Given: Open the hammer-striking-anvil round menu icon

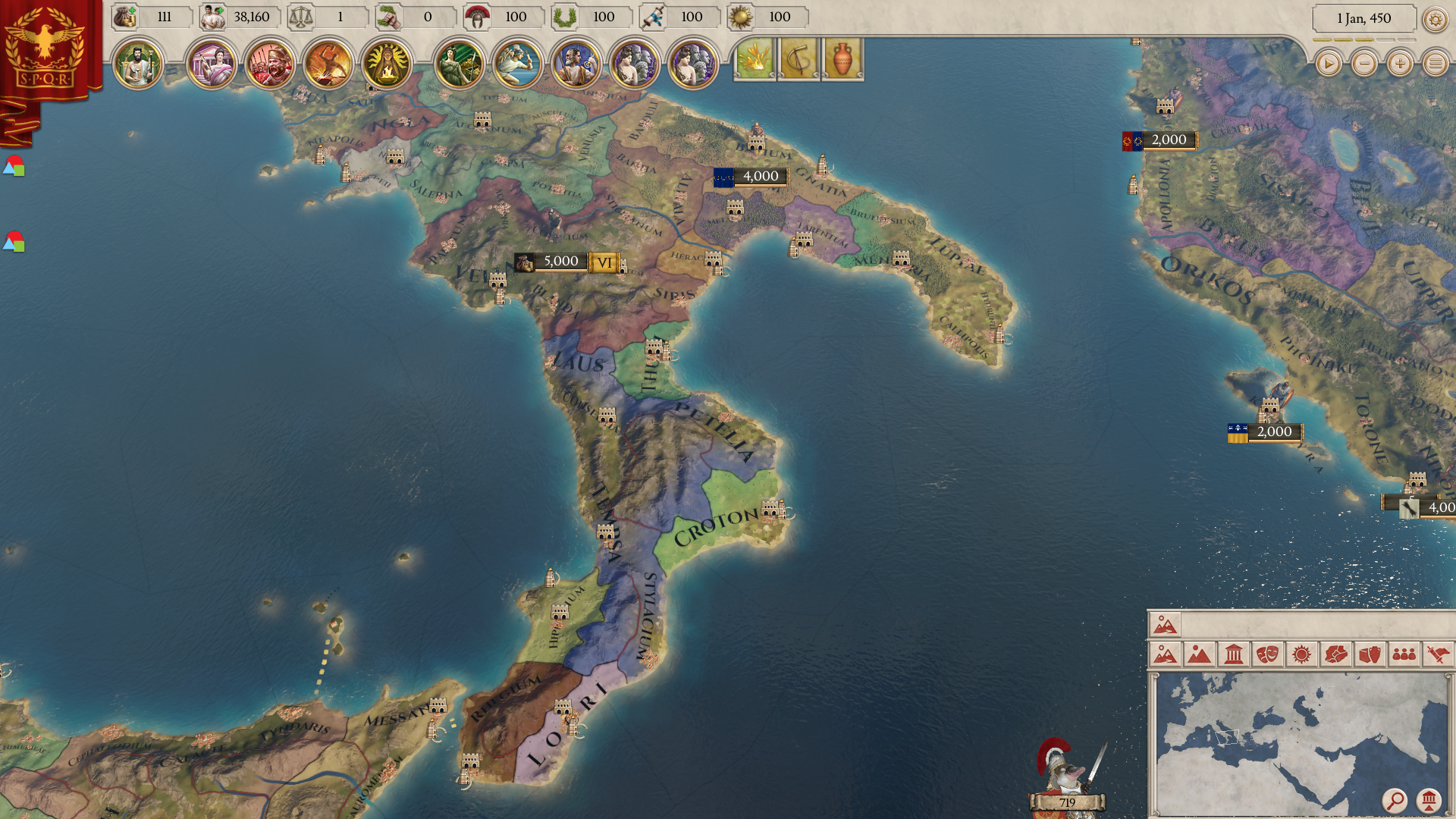Looking at the screenshot, I should click(328, 64).
